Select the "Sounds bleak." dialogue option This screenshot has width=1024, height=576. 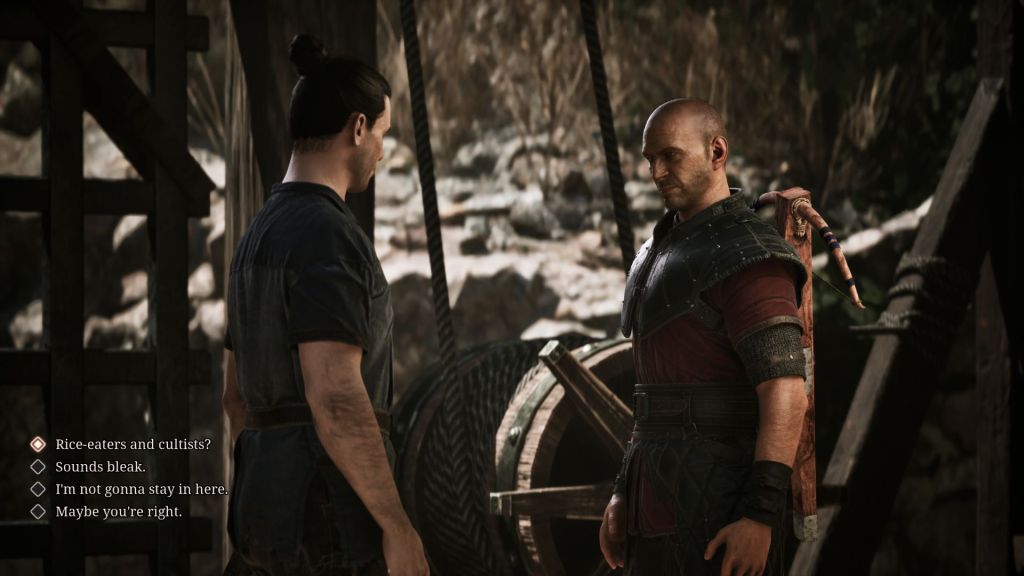tap(100, 467)
